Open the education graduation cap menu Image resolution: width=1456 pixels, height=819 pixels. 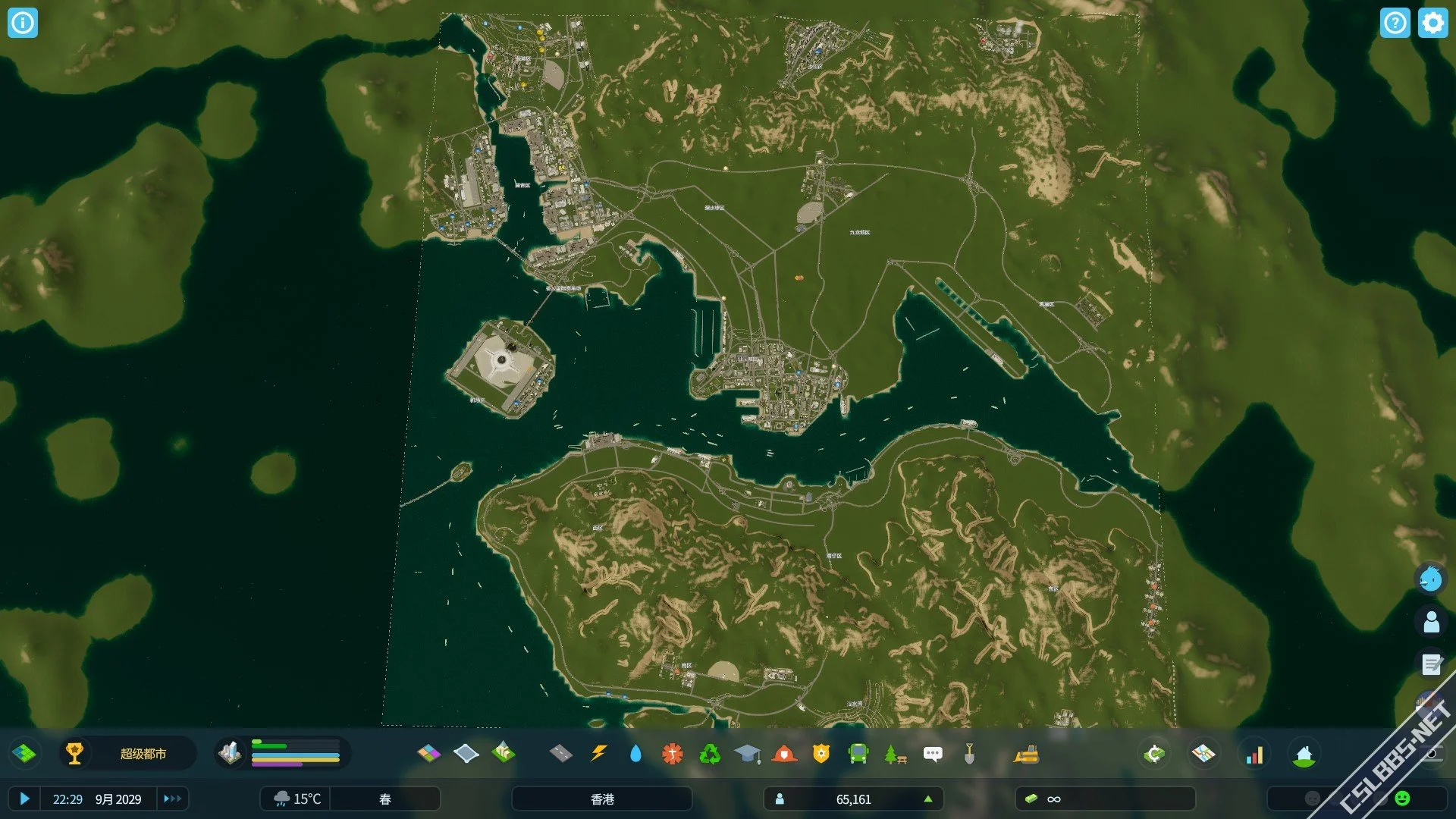tap(747, 754)
